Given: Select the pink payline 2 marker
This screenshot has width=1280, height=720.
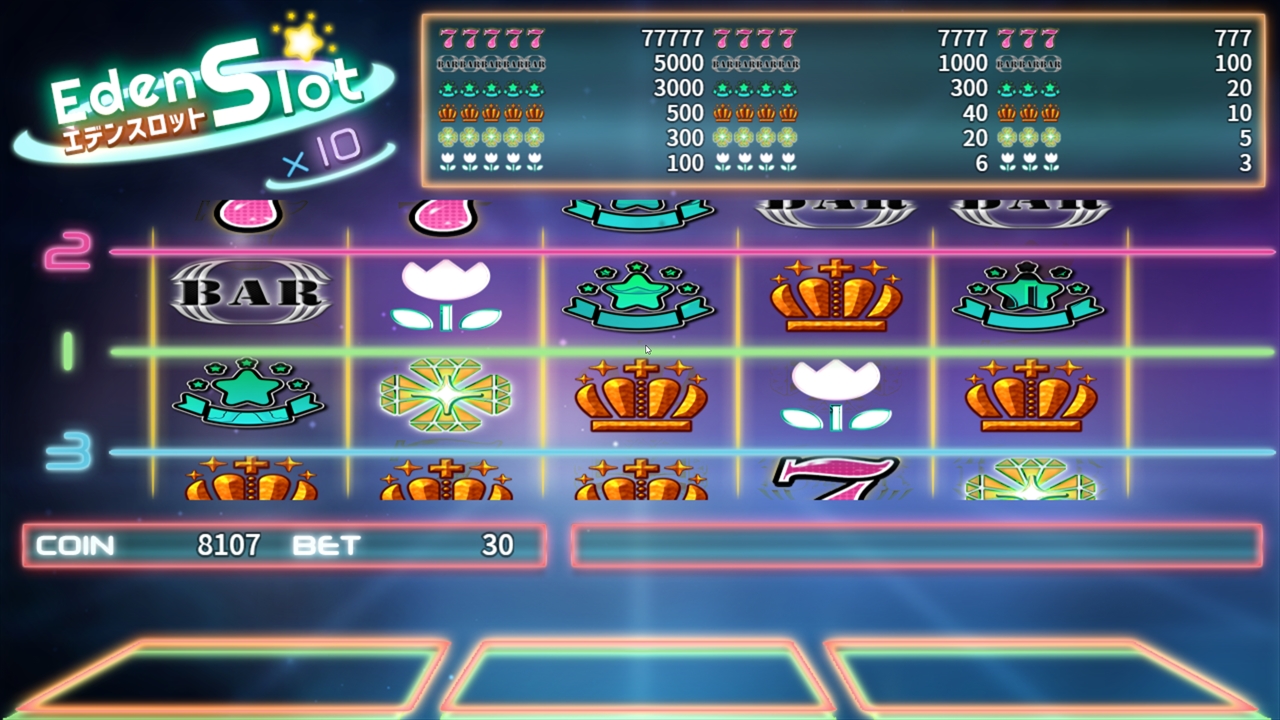Looking at the screenshot, I should (68, 251).
